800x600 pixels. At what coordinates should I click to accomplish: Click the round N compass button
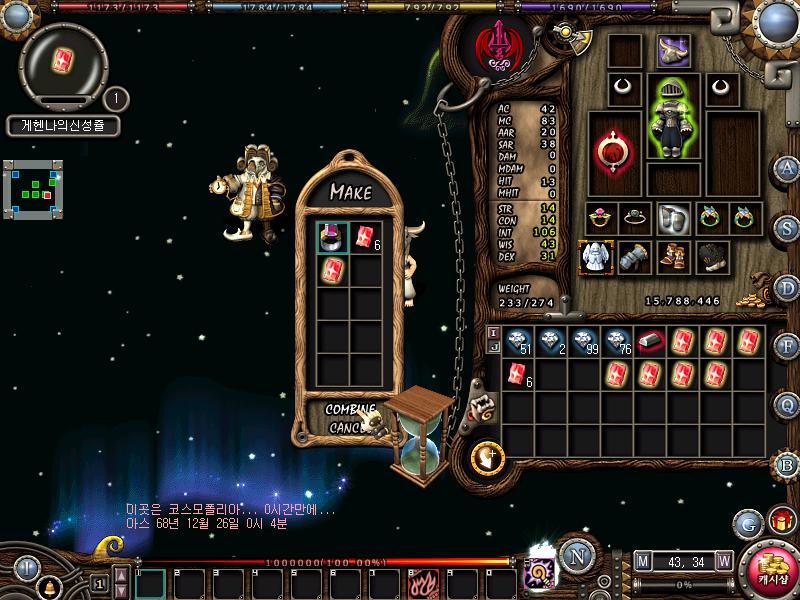click(575, 556)
